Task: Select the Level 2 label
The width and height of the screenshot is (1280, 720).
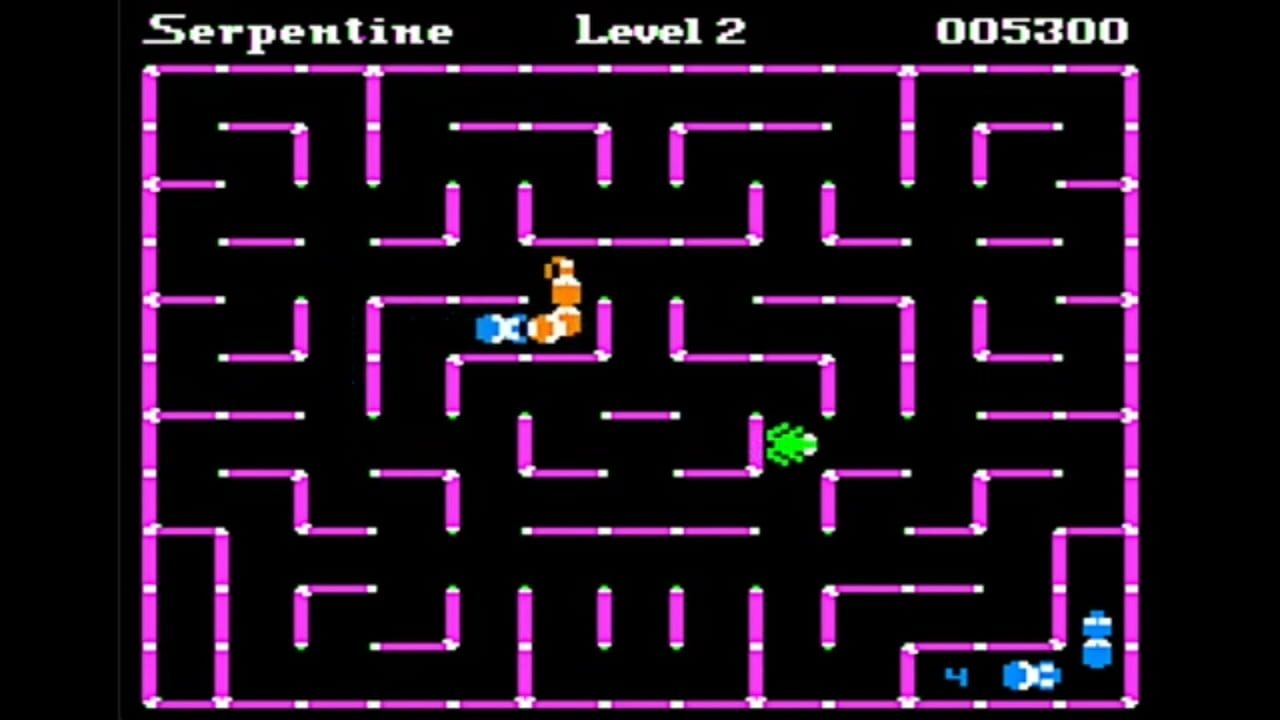Action: click(x=660, y=30)
